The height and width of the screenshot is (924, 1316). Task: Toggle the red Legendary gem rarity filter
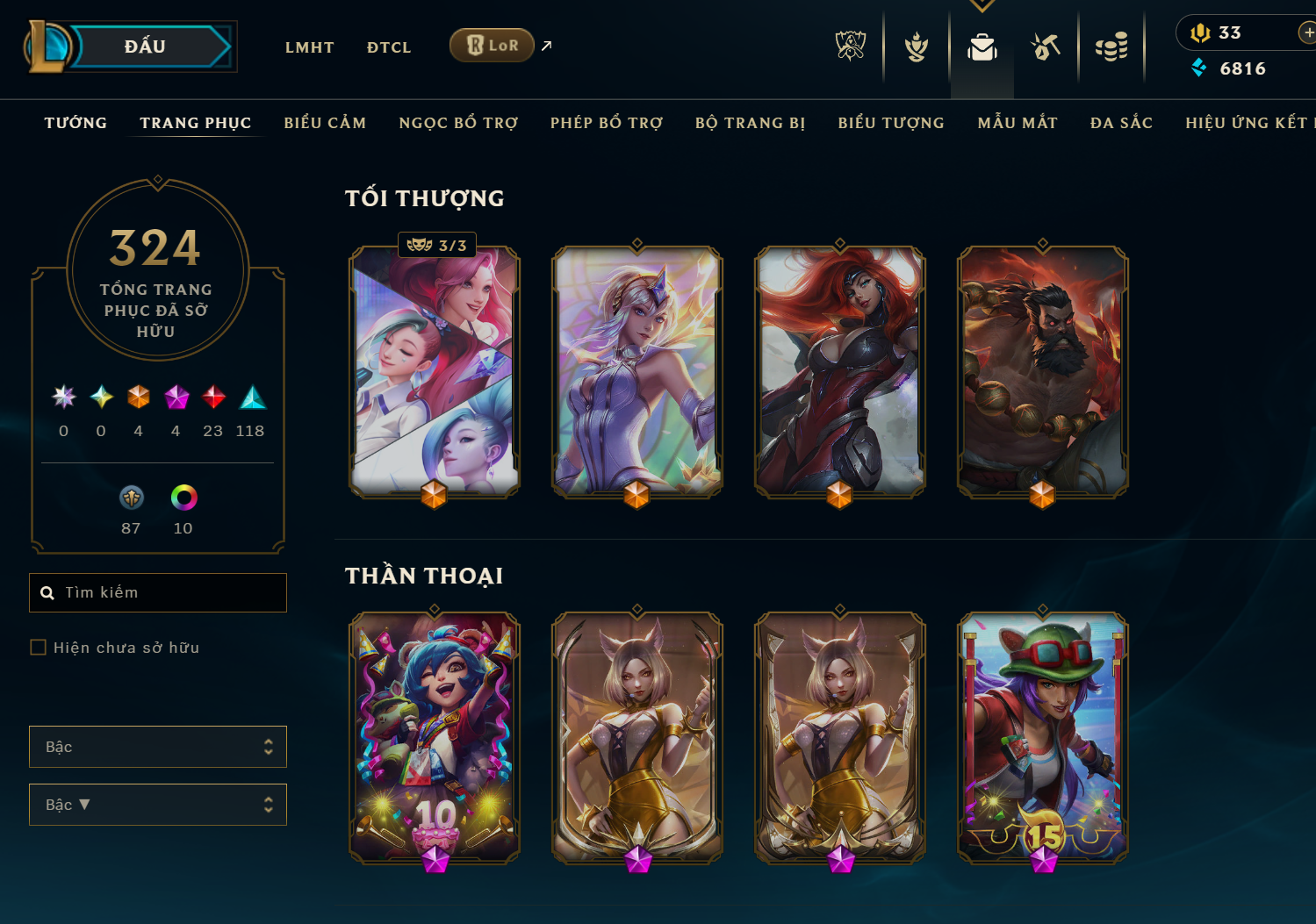(212, 398)
